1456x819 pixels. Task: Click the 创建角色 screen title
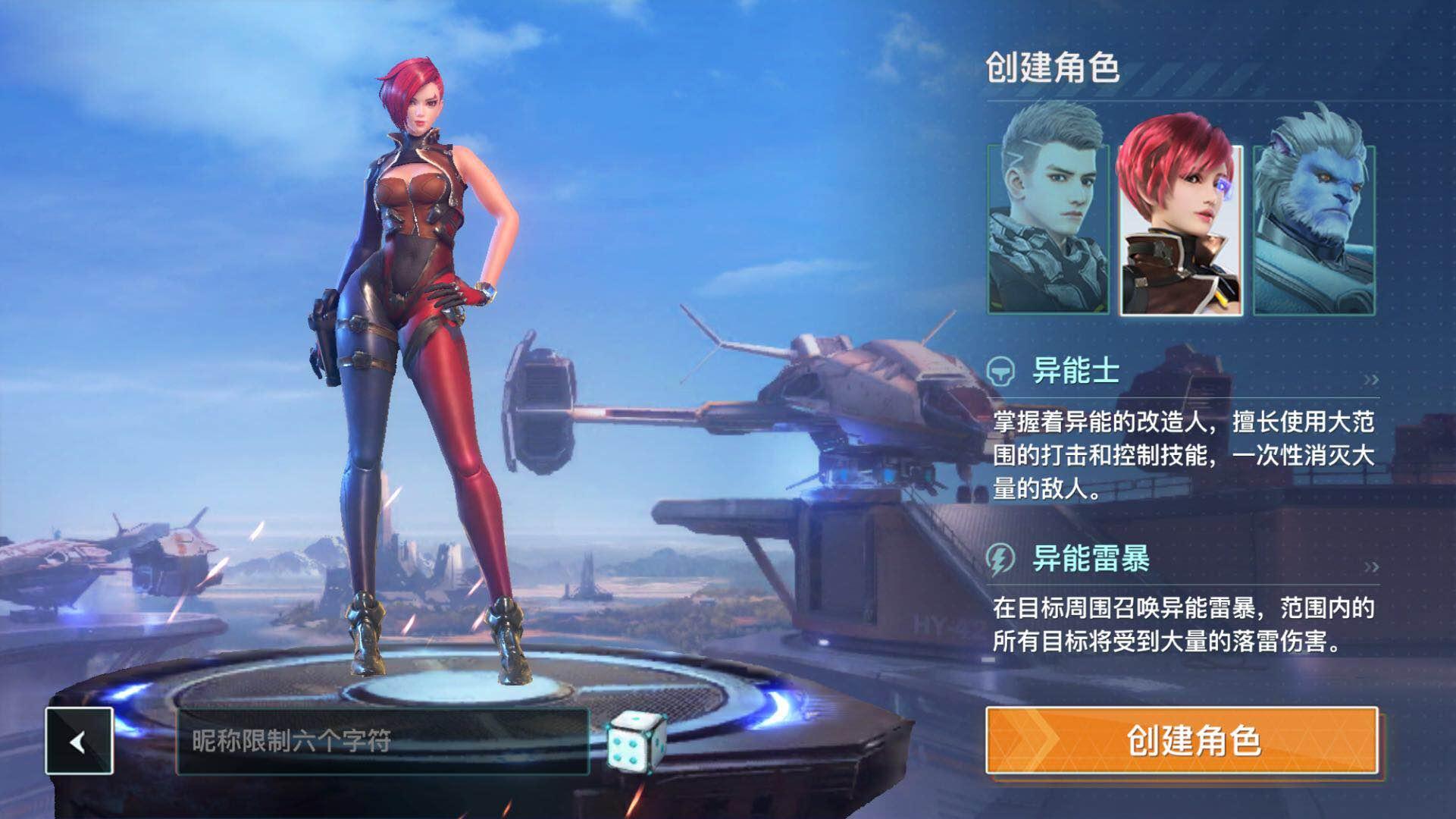click(x=1053, y=67)
